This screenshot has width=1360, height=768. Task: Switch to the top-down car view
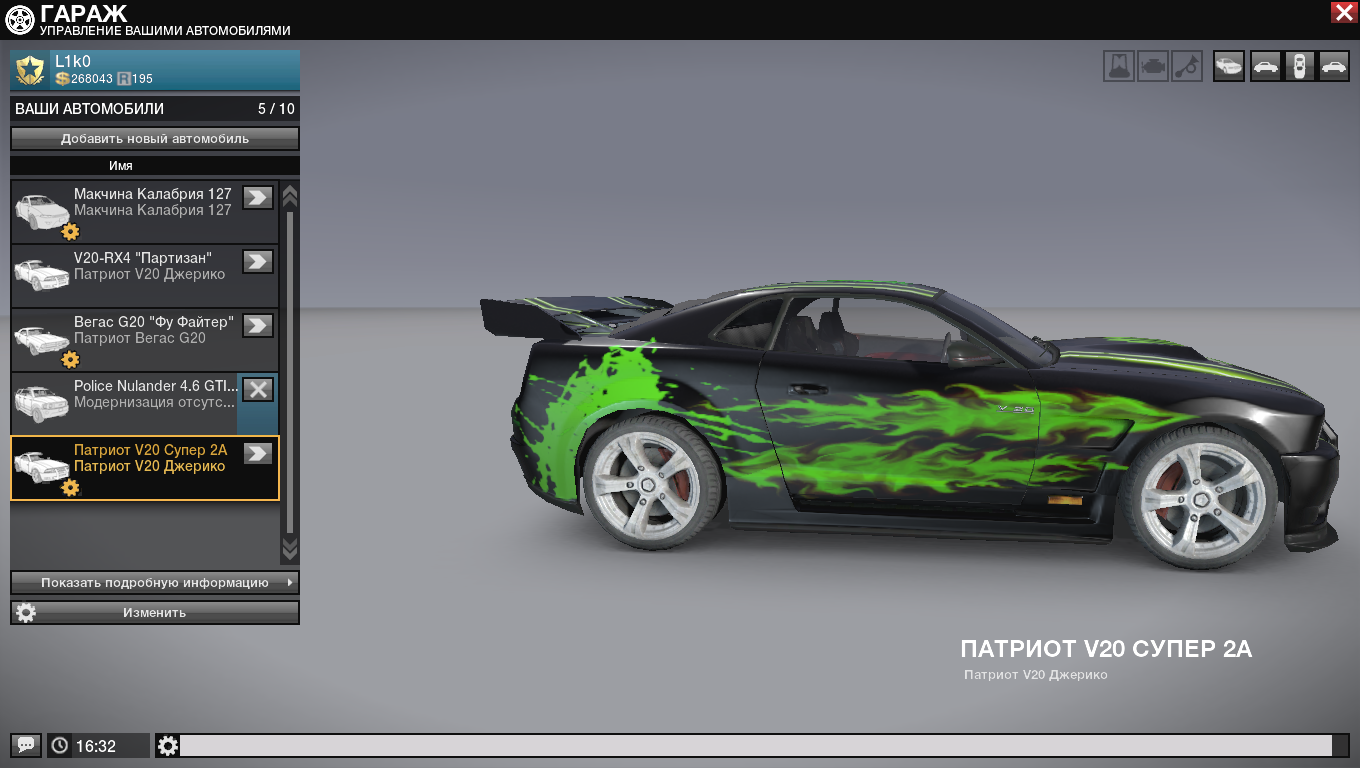[x=1299, y=66]
